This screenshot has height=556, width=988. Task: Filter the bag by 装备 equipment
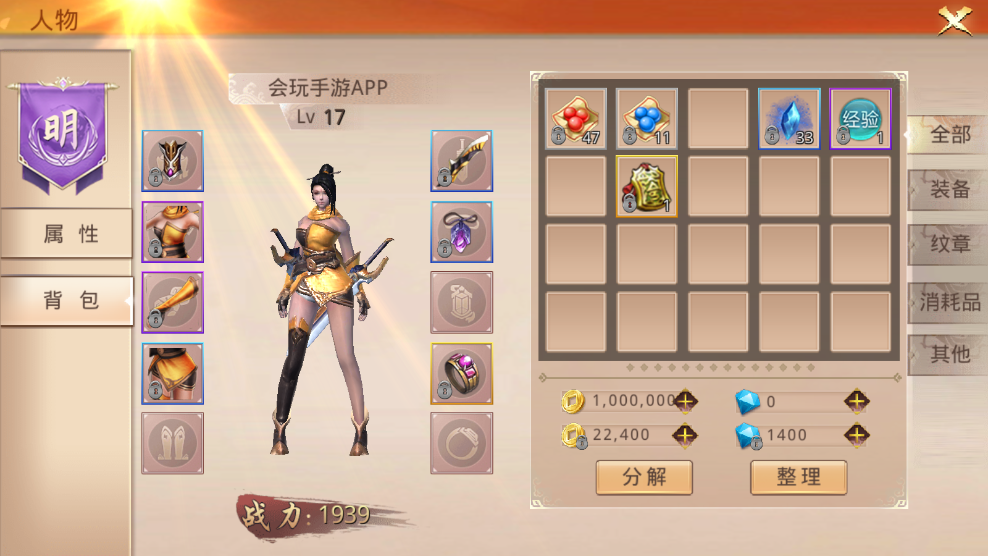(948, 190)
